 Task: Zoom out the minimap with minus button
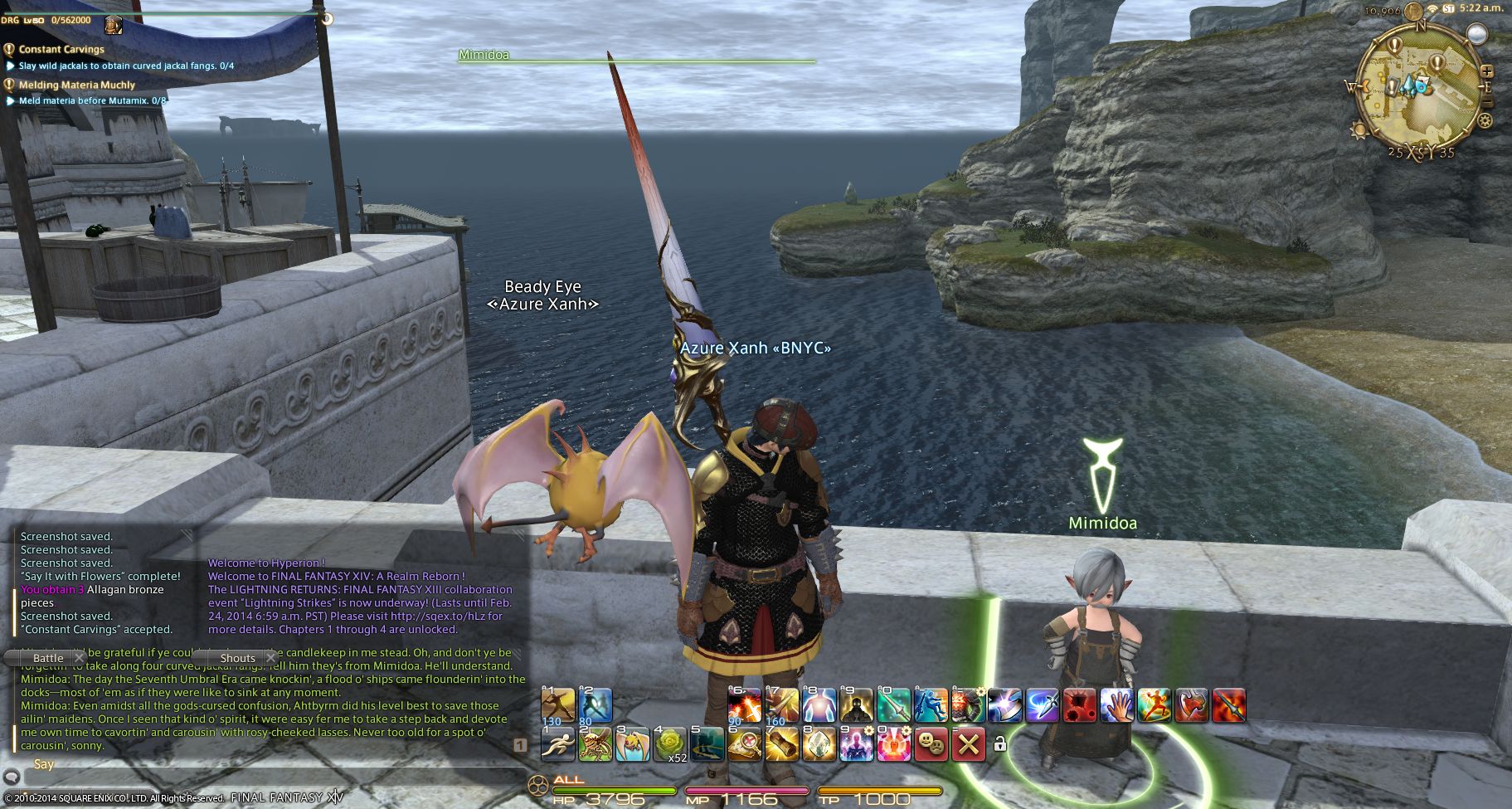point(1489,101)
